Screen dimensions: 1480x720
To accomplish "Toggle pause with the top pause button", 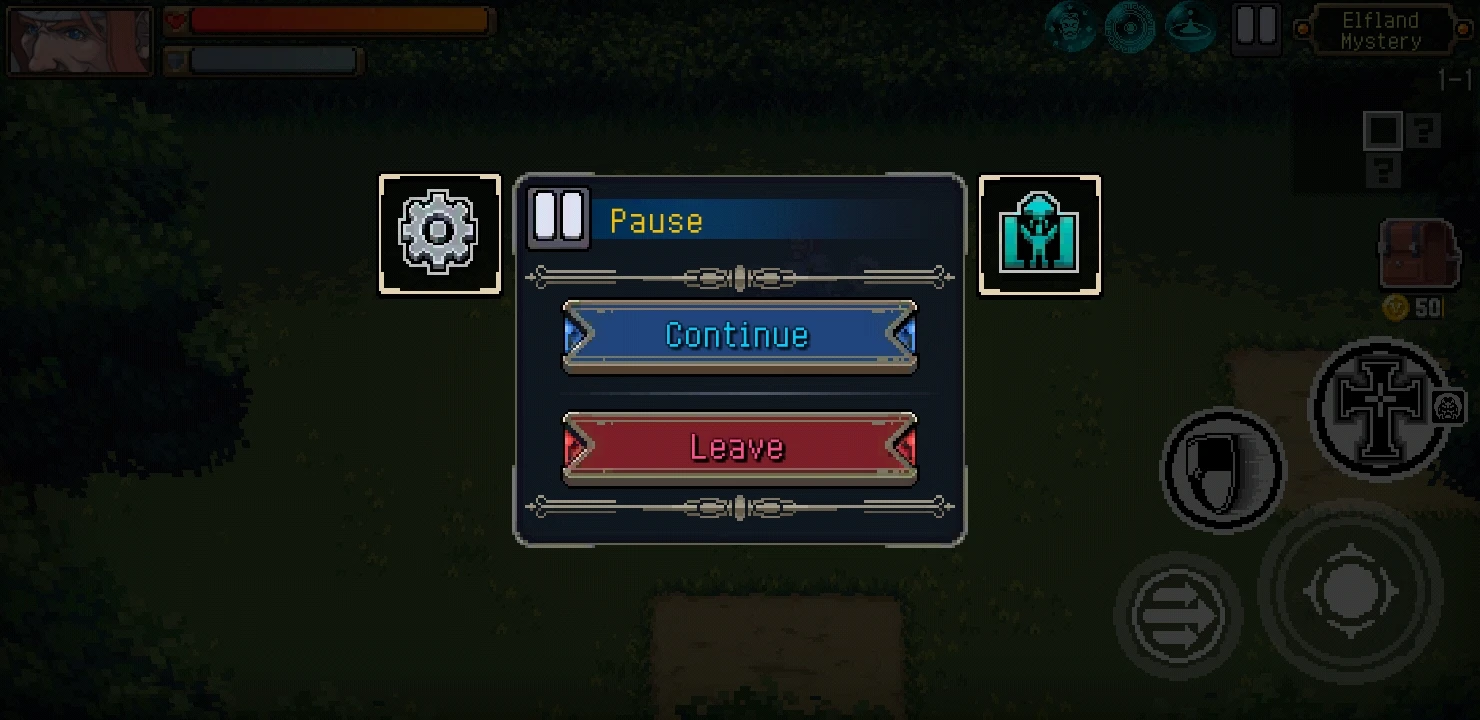I will pyautogui.click(x=1256, y=29).
